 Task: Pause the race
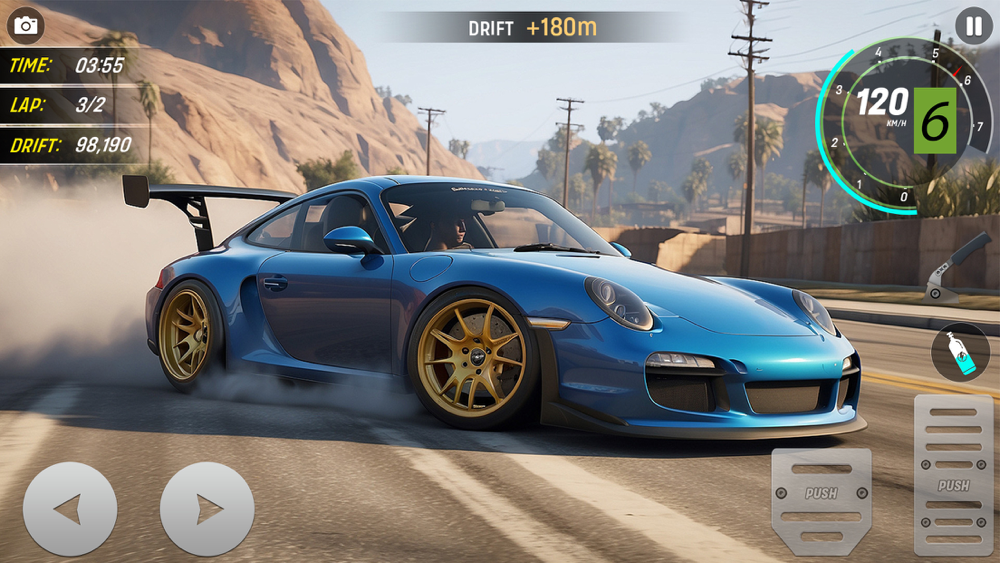[973, 26]
